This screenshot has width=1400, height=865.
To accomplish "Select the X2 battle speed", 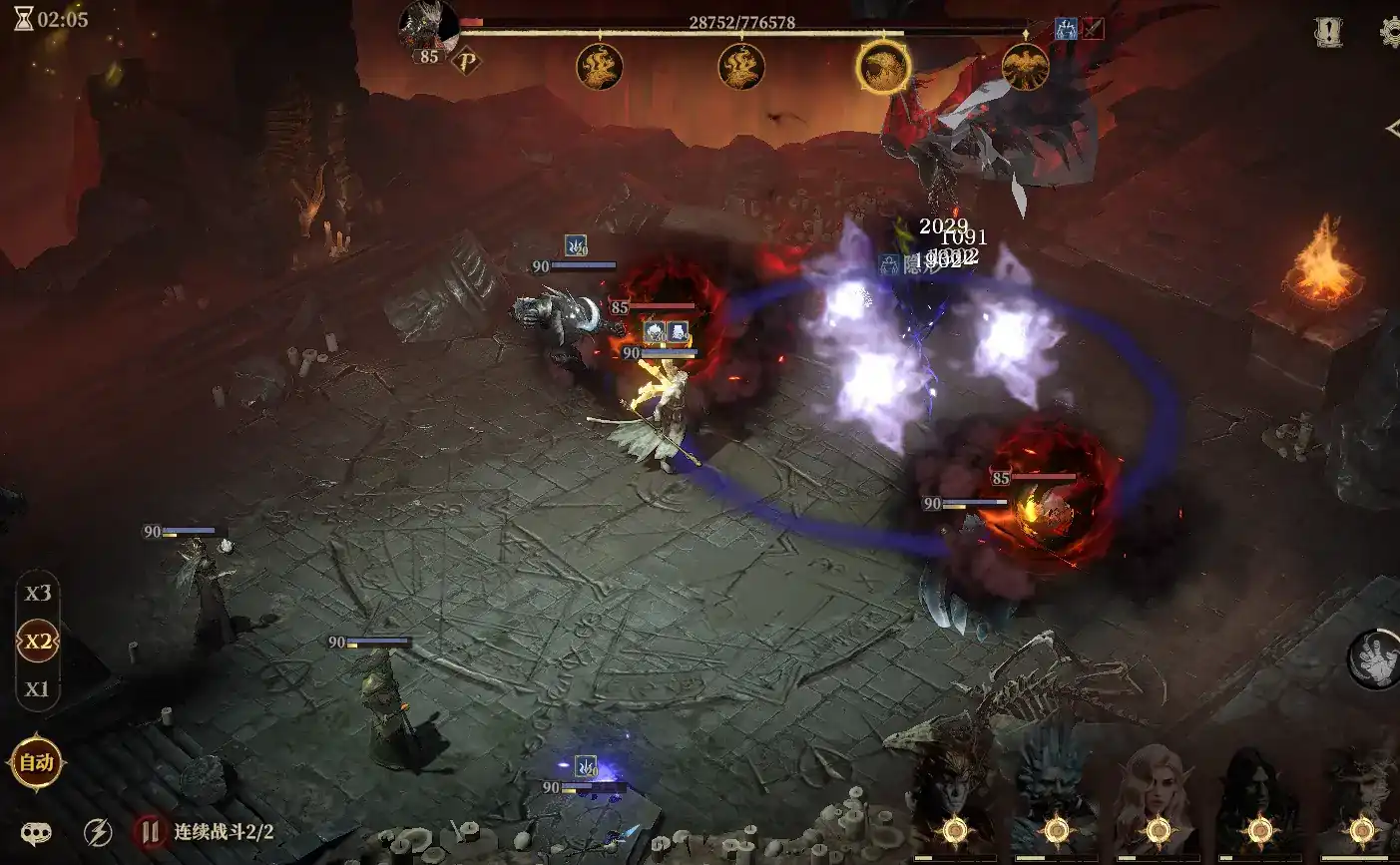I will (38, 642).
